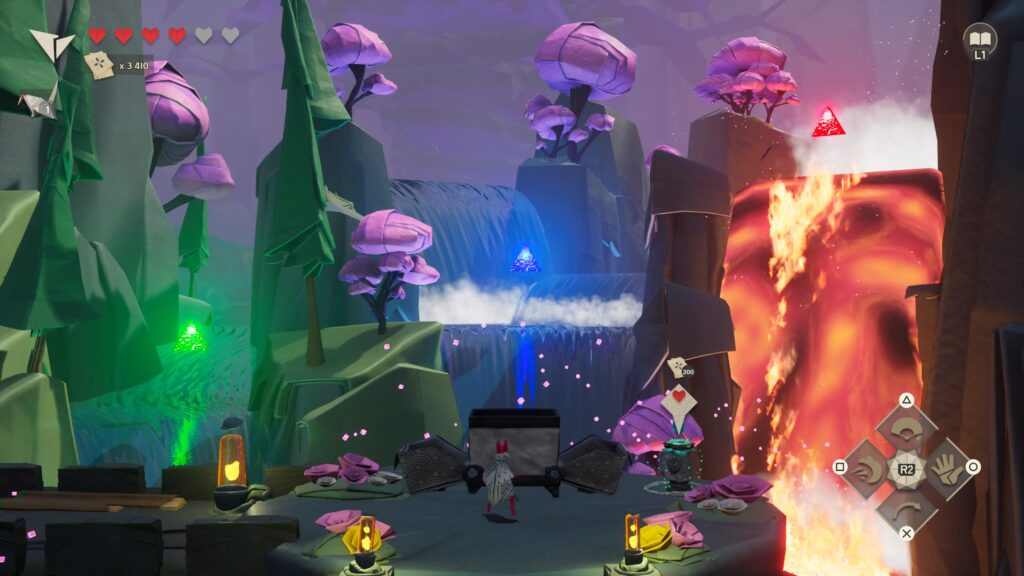Click the origami crane item icon
The width and height of the screenshot is (1024, 576).
coord(40,99)
